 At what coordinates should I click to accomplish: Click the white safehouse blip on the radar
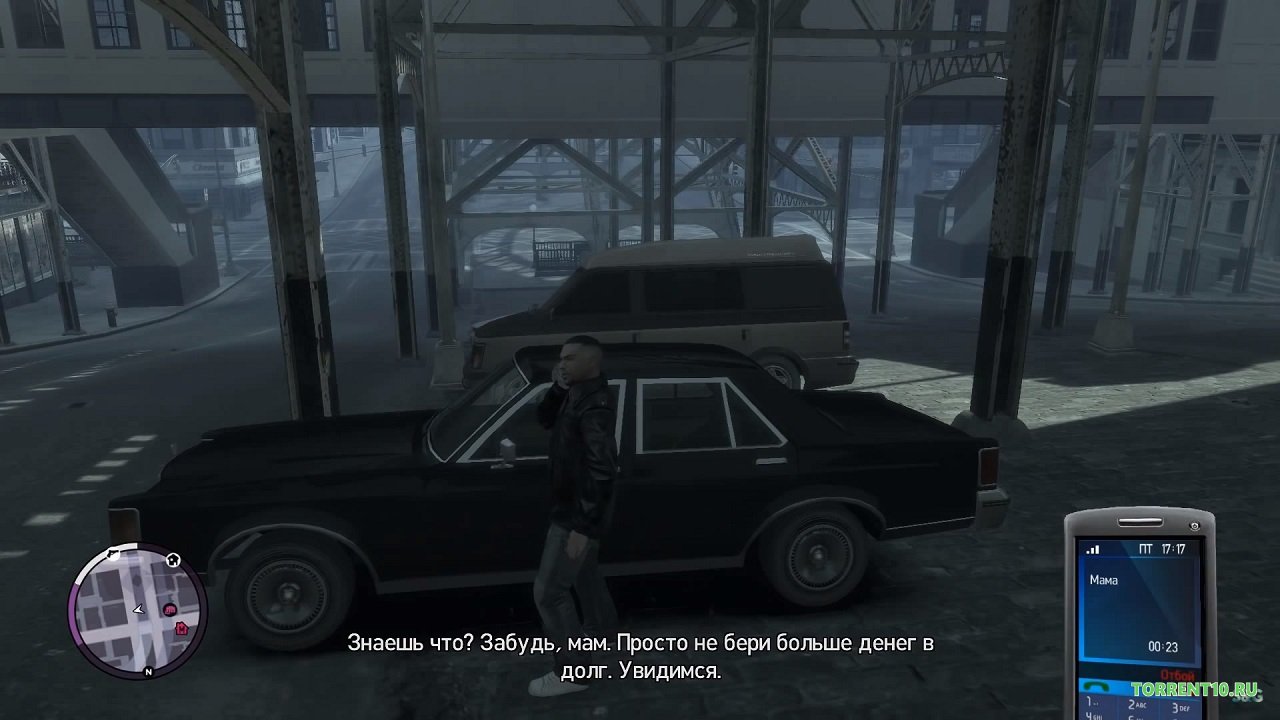pyautogui.click(x=173, y=560)
